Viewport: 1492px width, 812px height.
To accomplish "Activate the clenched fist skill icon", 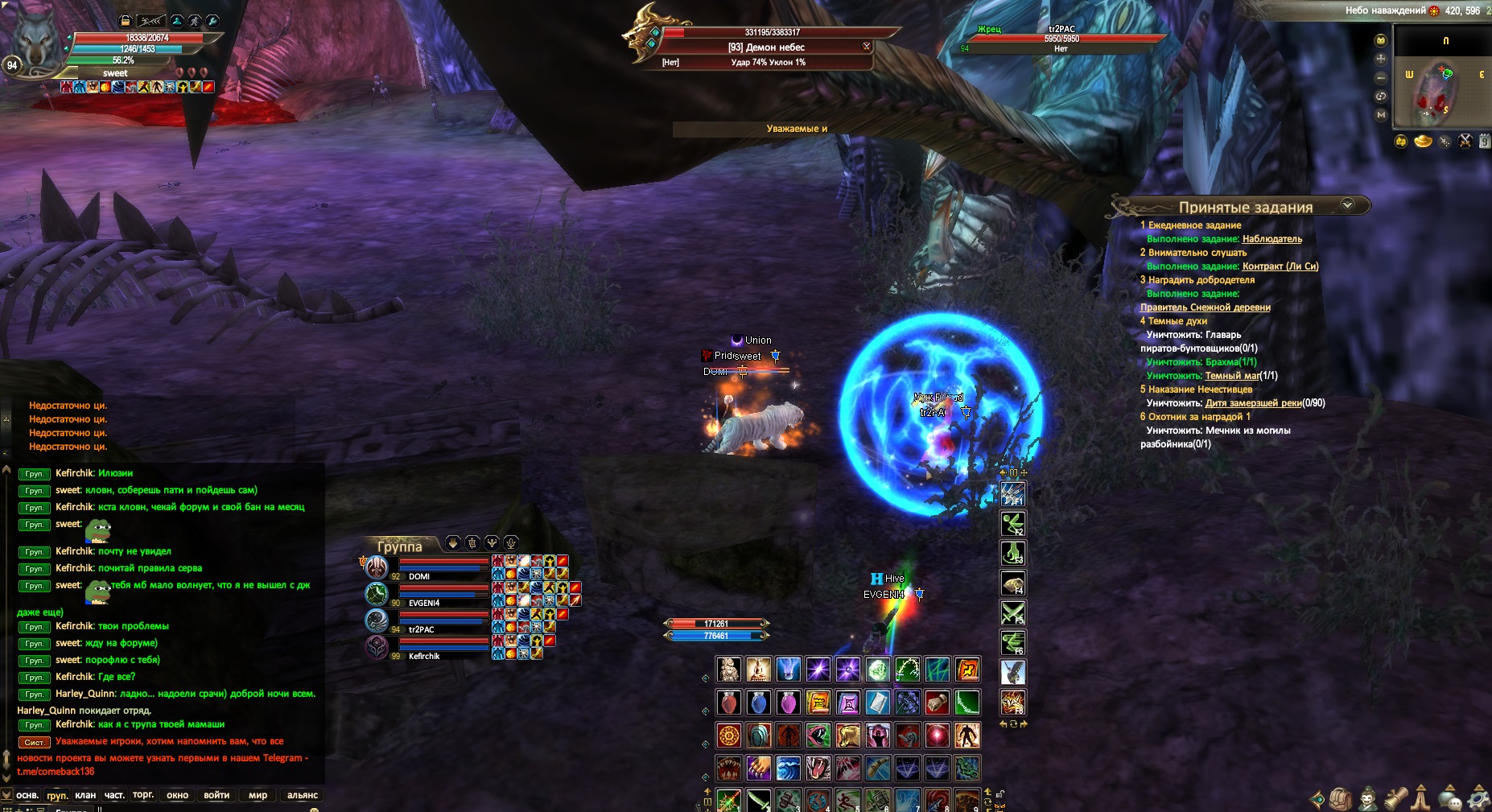I will 937,703.
